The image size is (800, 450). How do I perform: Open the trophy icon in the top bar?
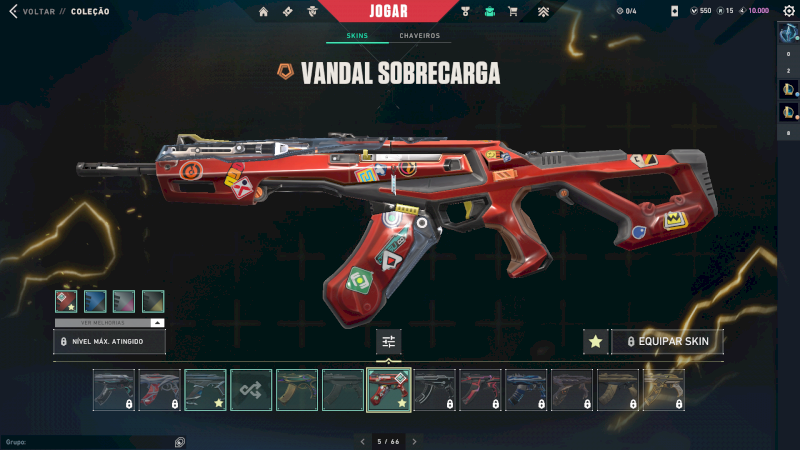(466, 12)
